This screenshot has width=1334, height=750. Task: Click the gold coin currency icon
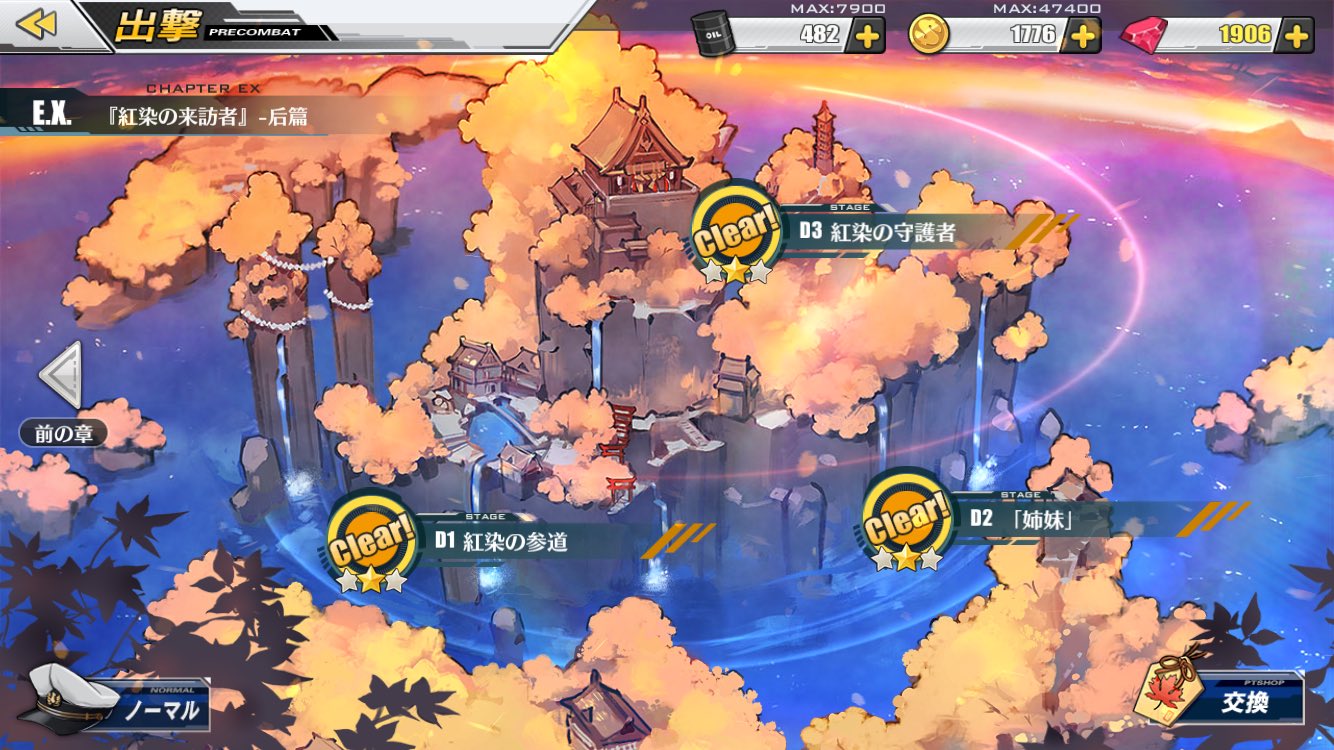(x=930, y=34)
